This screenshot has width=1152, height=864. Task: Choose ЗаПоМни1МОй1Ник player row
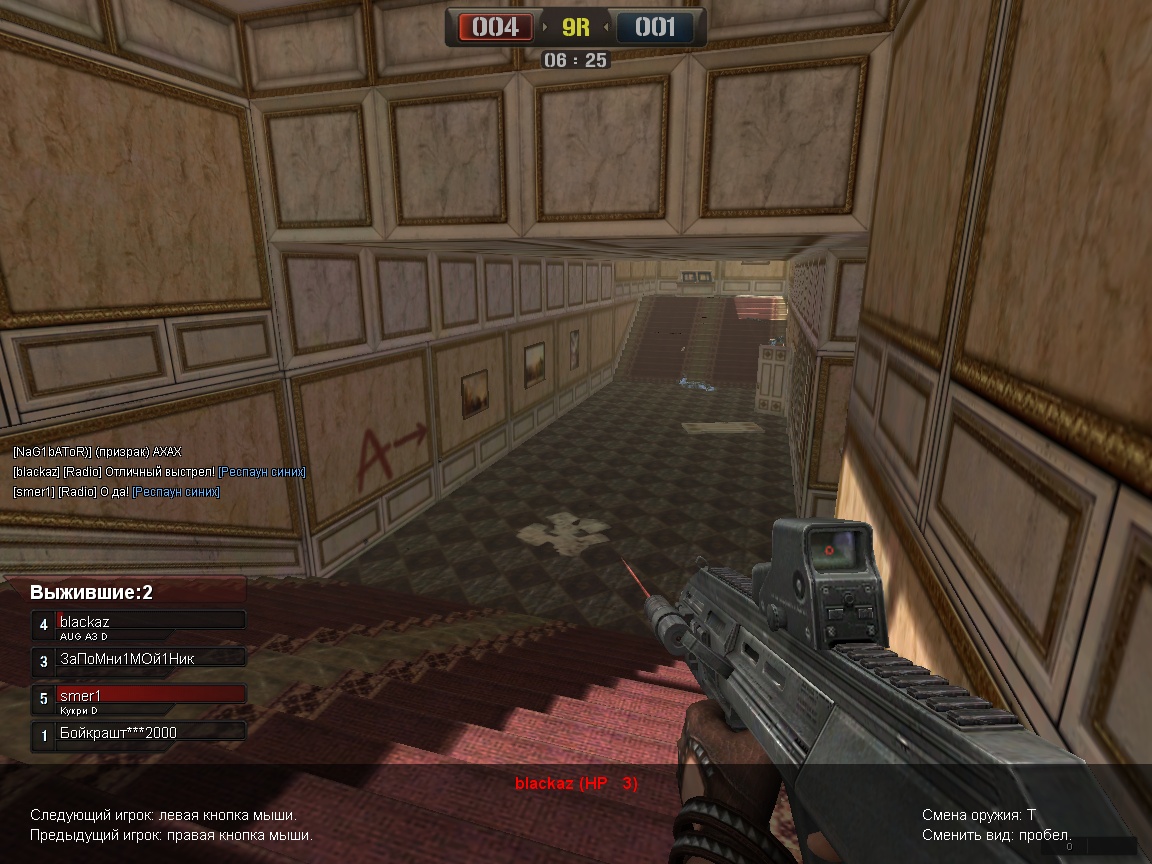click(139, 660)
